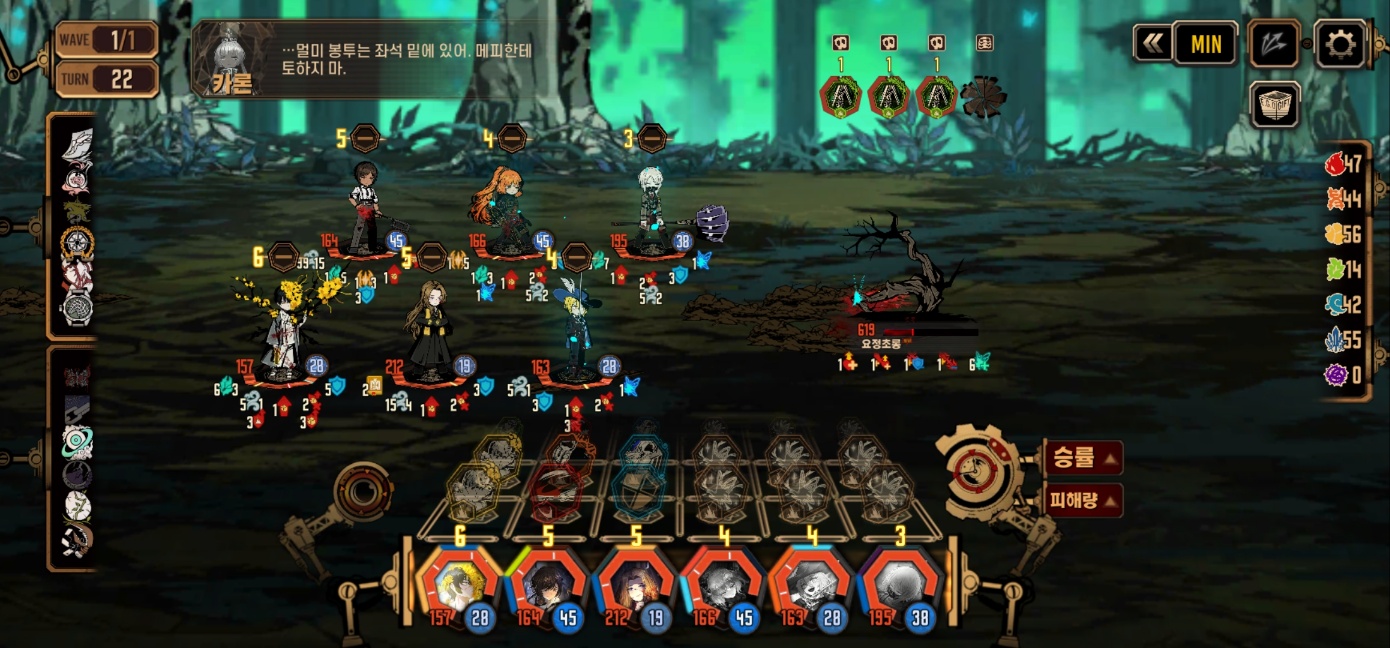
Task: Toggle the three-arrows targeting button
Action: tap(1275, 44)
